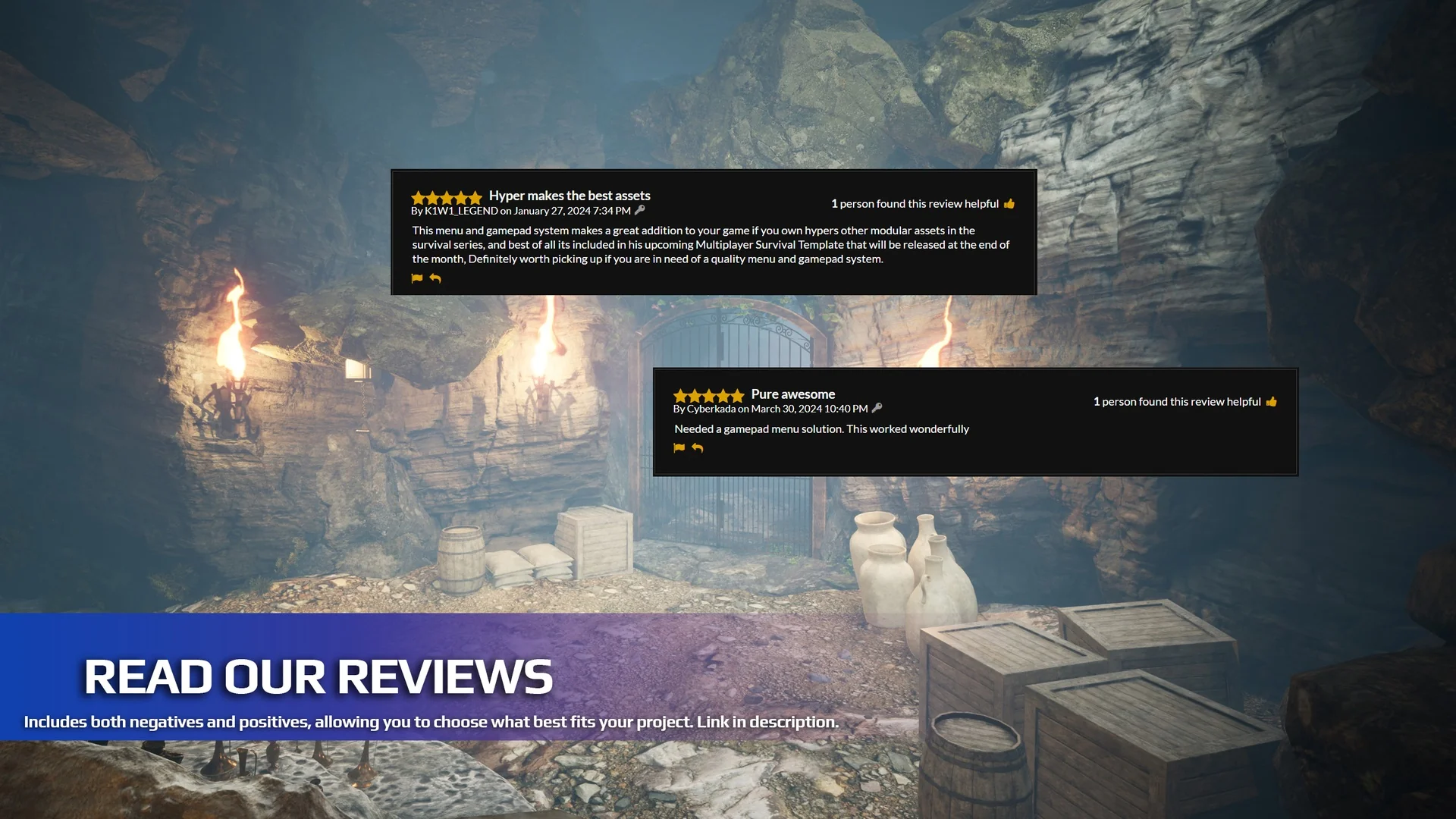Flag the K1W1_LEGEND review
Screen dimensions: 1456x819
pyautogui.click(x=417, y=278)
